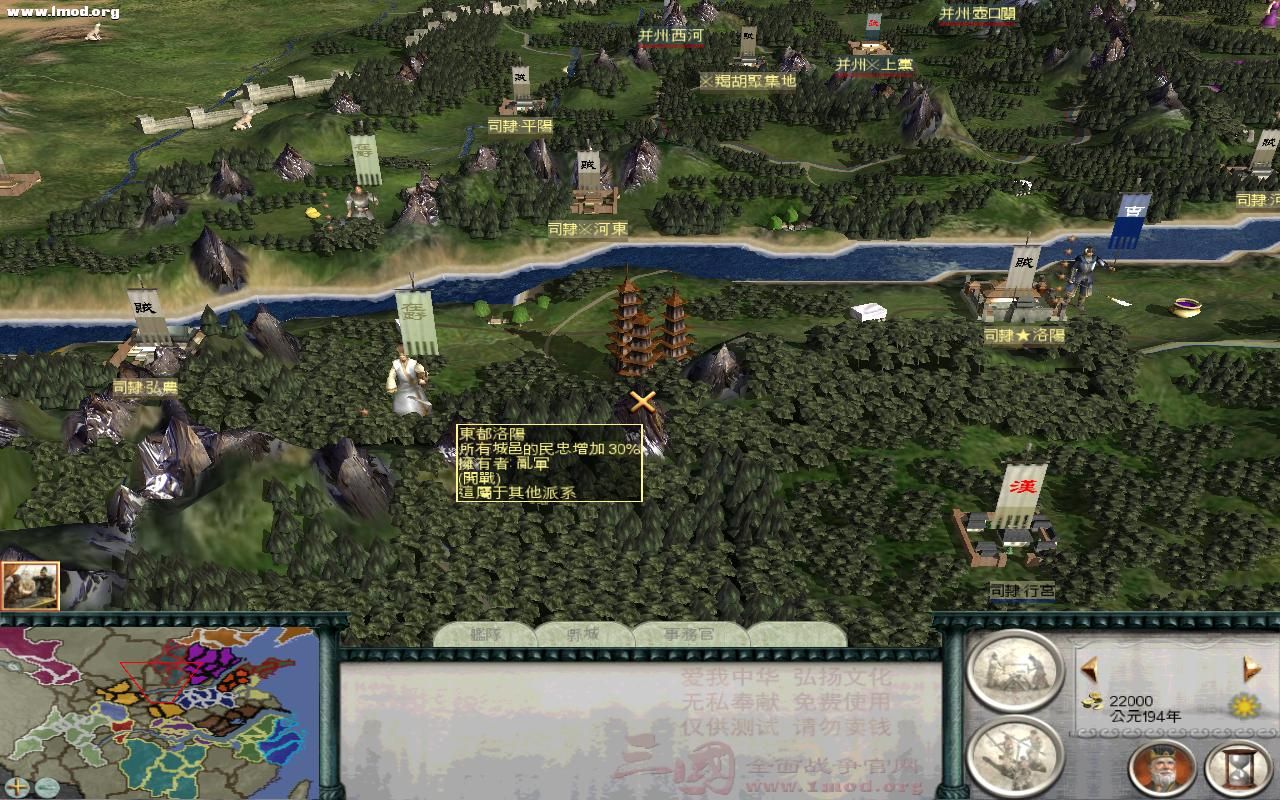The width and height of the screenshot is (1280, 800).
Task: Click the right arrow to view next page
Action: pos(1248,667)
